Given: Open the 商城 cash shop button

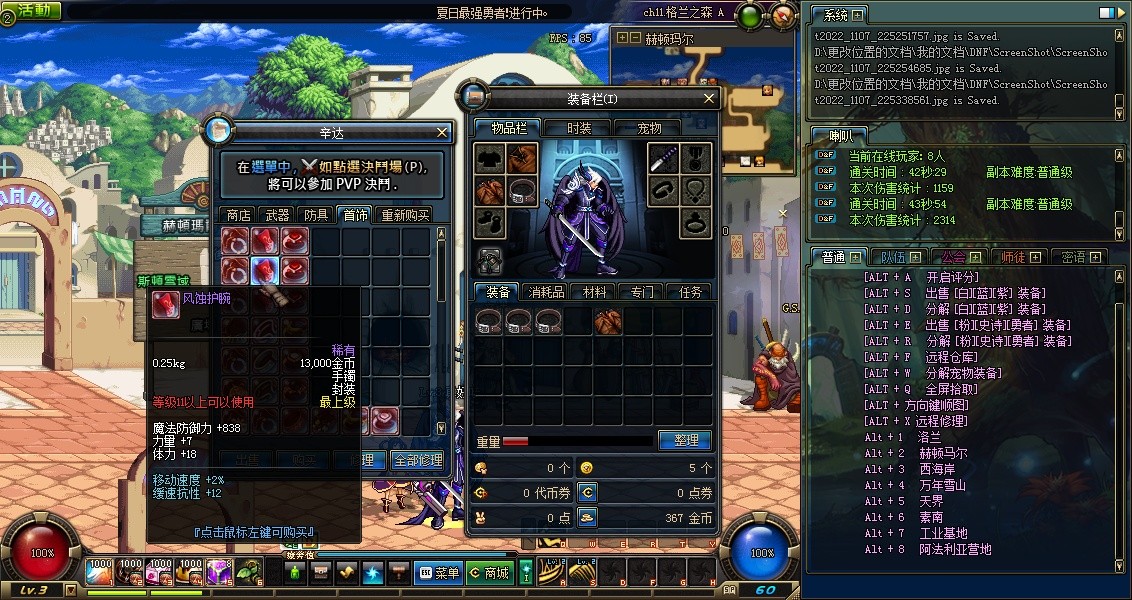Looking at the screenshot, I should pos(490,573).
